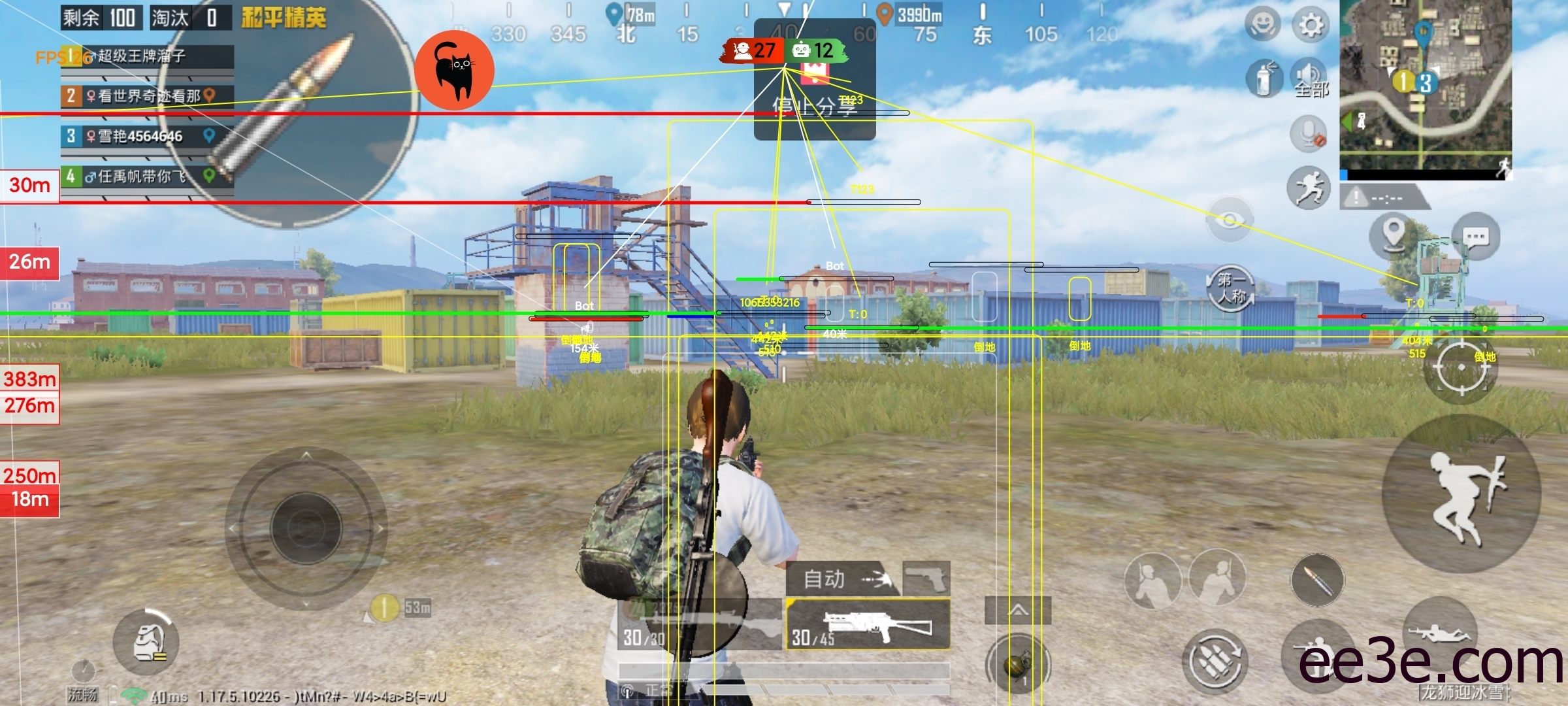
Task: Toggle the microphone icon
Action: pos(1309,134)
